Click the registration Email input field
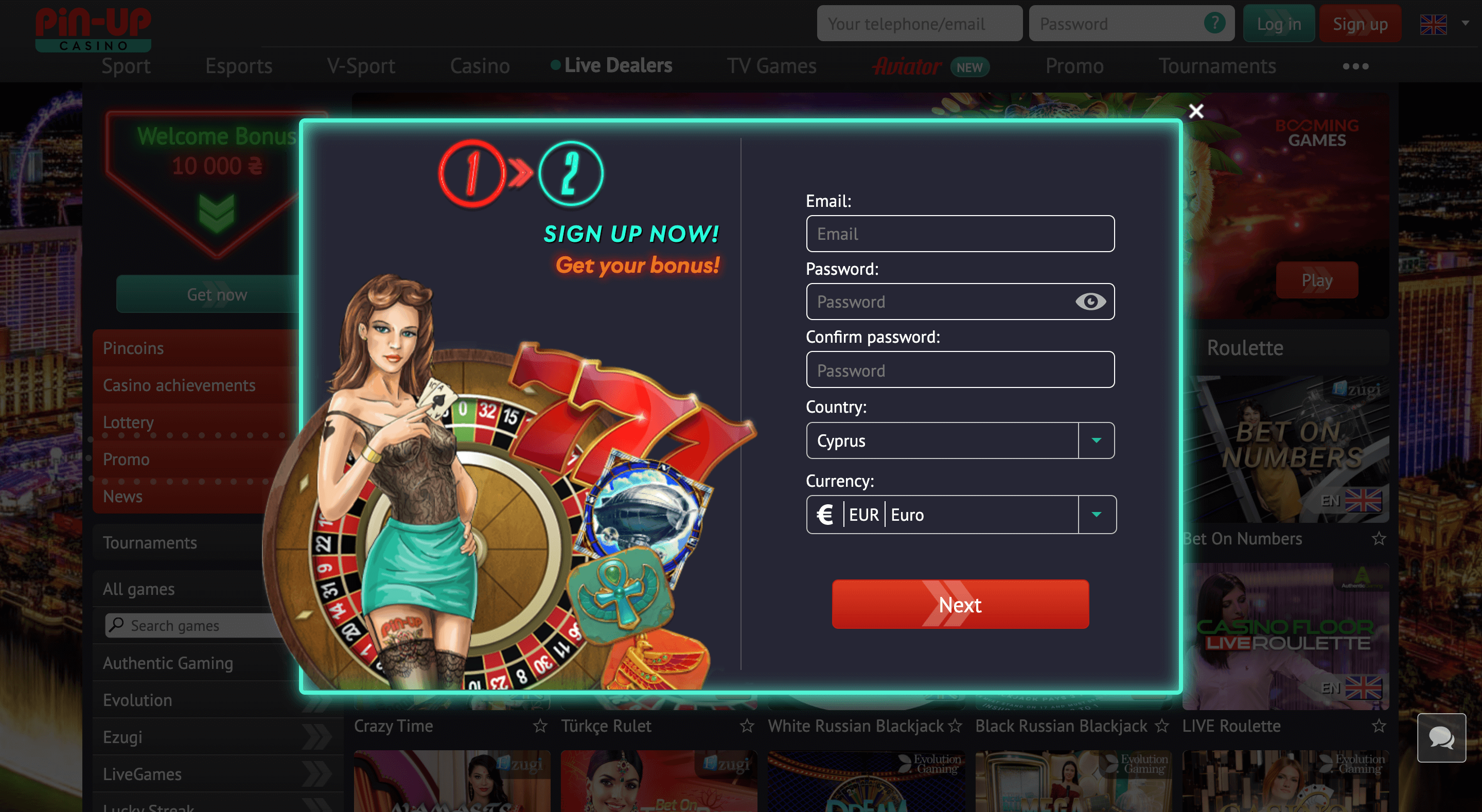Viewport: 1482px width, 812px height. [x=960, y=234]
